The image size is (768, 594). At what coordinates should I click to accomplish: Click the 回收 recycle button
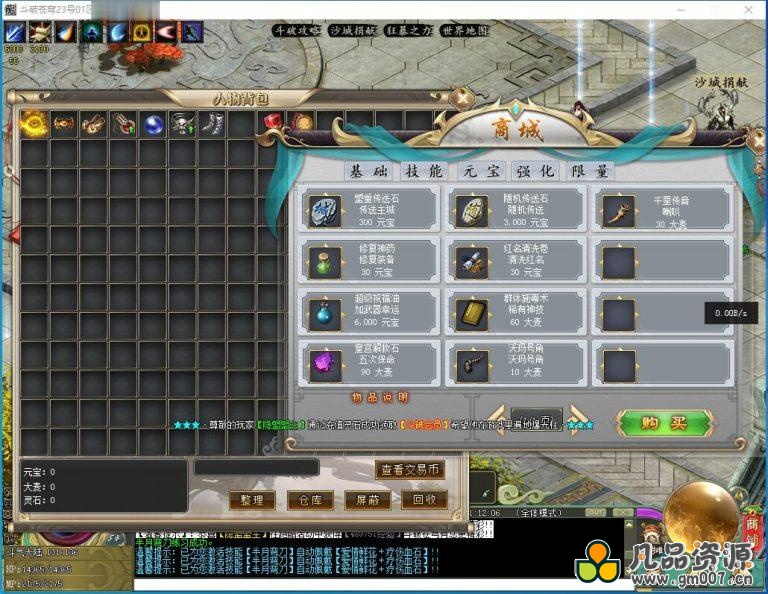tap(423, 500)
